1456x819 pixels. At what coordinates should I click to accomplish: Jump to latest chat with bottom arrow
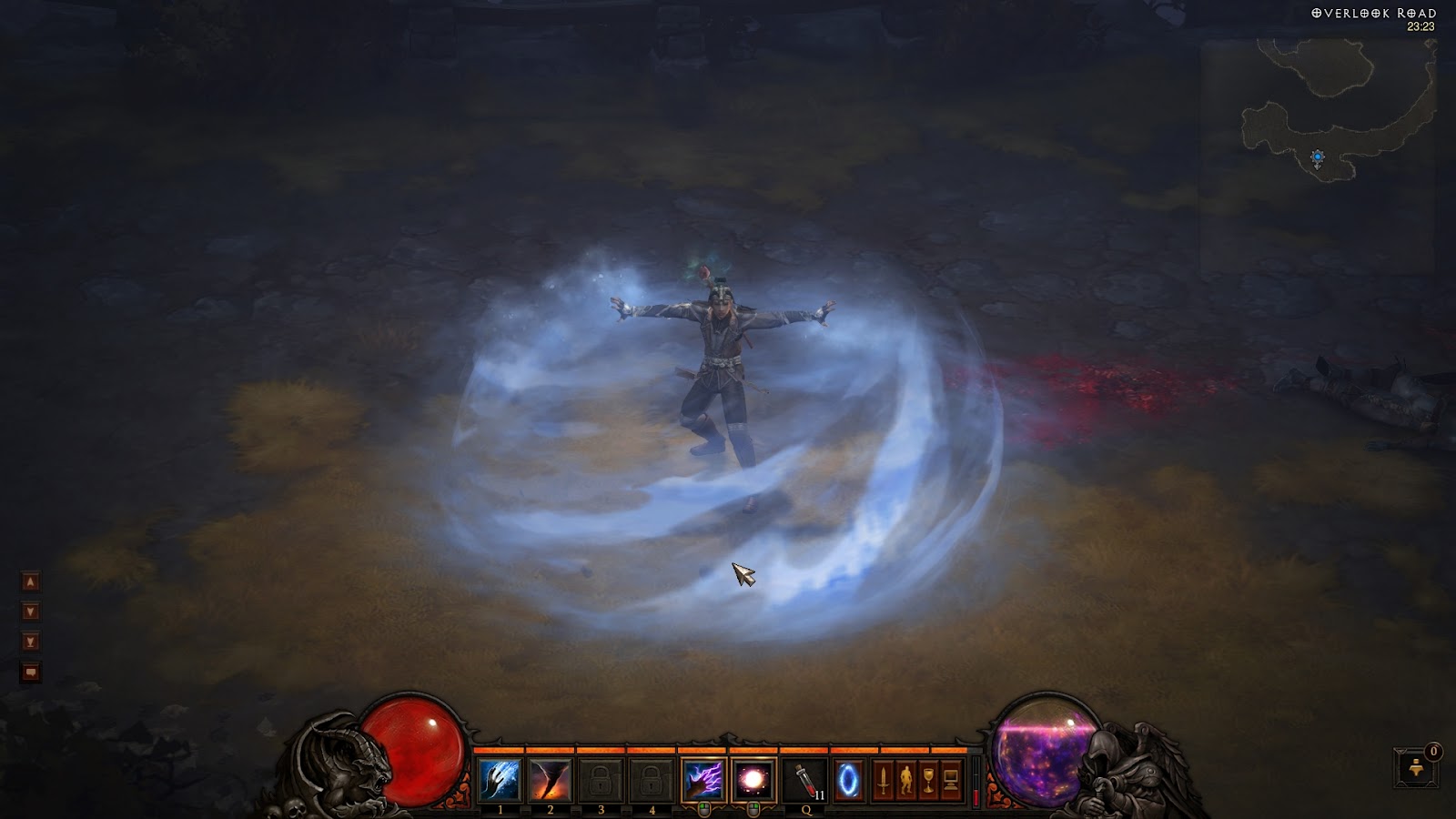(x=30, y=640)
